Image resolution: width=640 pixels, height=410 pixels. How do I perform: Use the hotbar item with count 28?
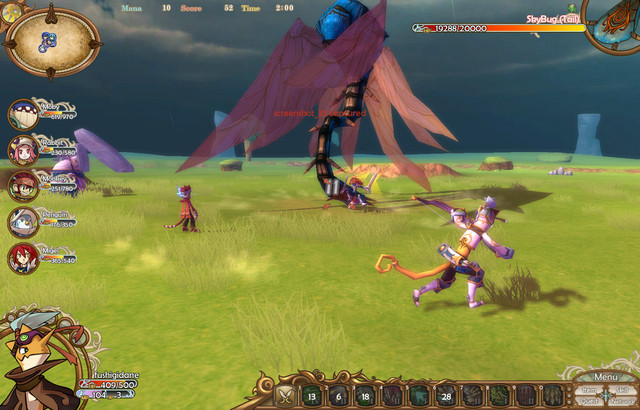[444, 395]
